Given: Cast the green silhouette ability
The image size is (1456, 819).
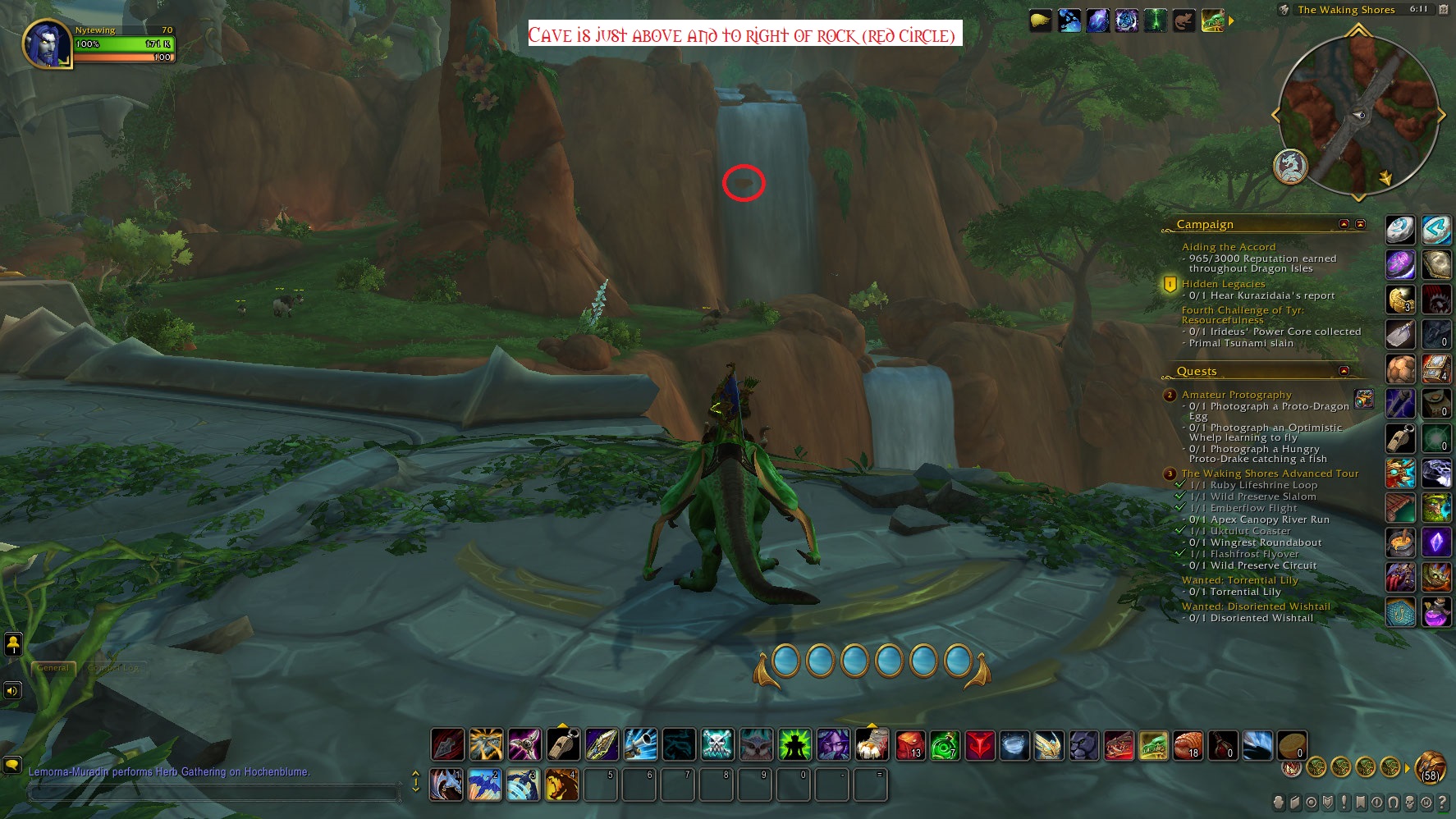Looking at the screenshot, I should [x=794, y=745].
